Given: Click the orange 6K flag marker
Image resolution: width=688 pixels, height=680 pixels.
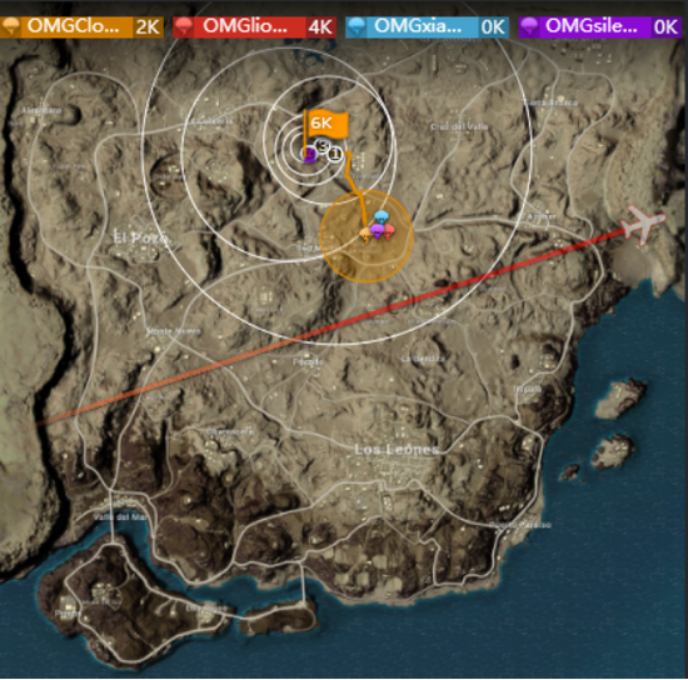Looking at the screenshot, I should 327,125.
